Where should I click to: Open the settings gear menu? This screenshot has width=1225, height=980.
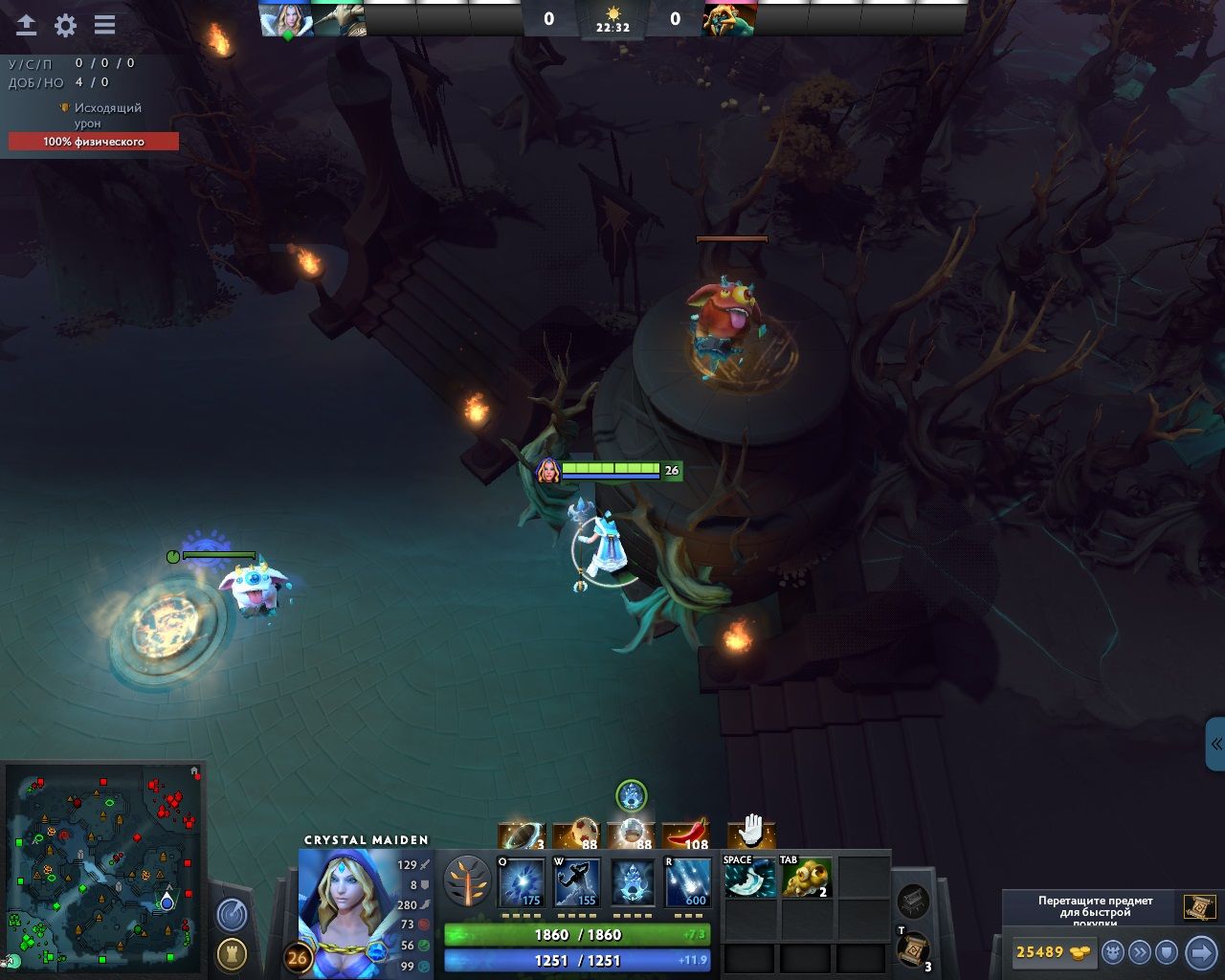(65, 26)
